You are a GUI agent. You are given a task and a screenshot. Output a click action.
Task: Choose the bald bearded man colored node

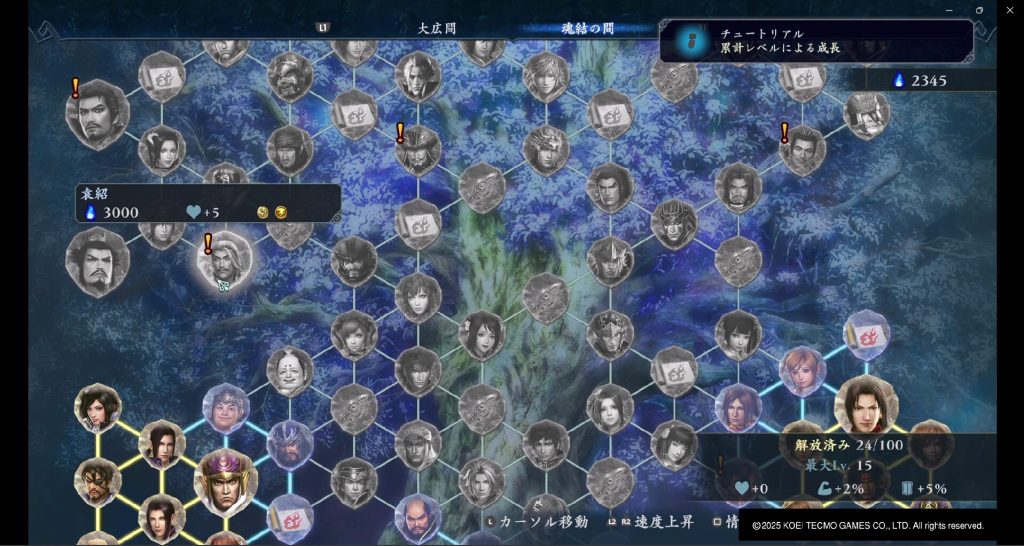[418, 516]
